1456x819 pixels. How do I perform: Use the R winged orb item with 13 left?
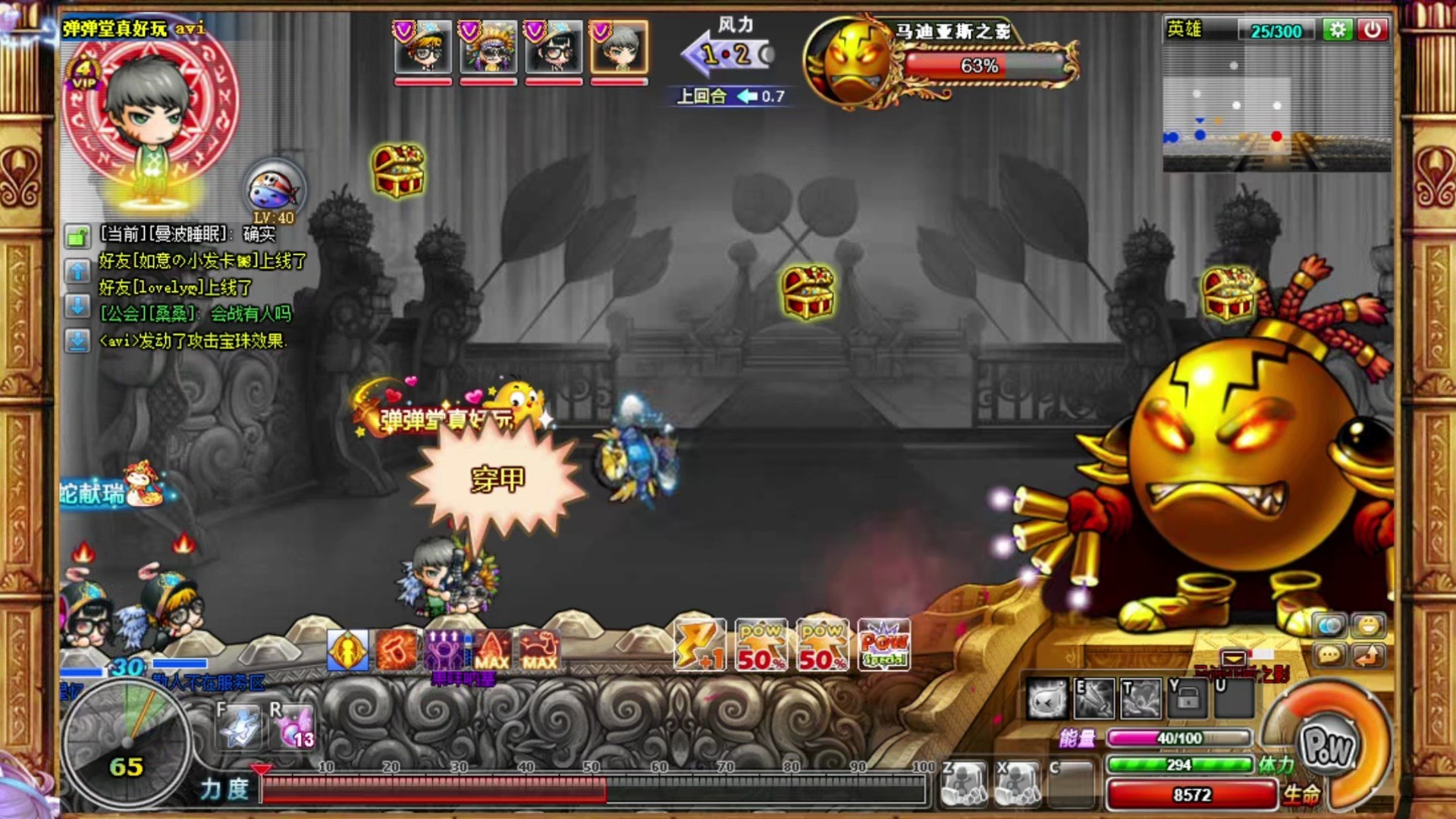point(293,726)
